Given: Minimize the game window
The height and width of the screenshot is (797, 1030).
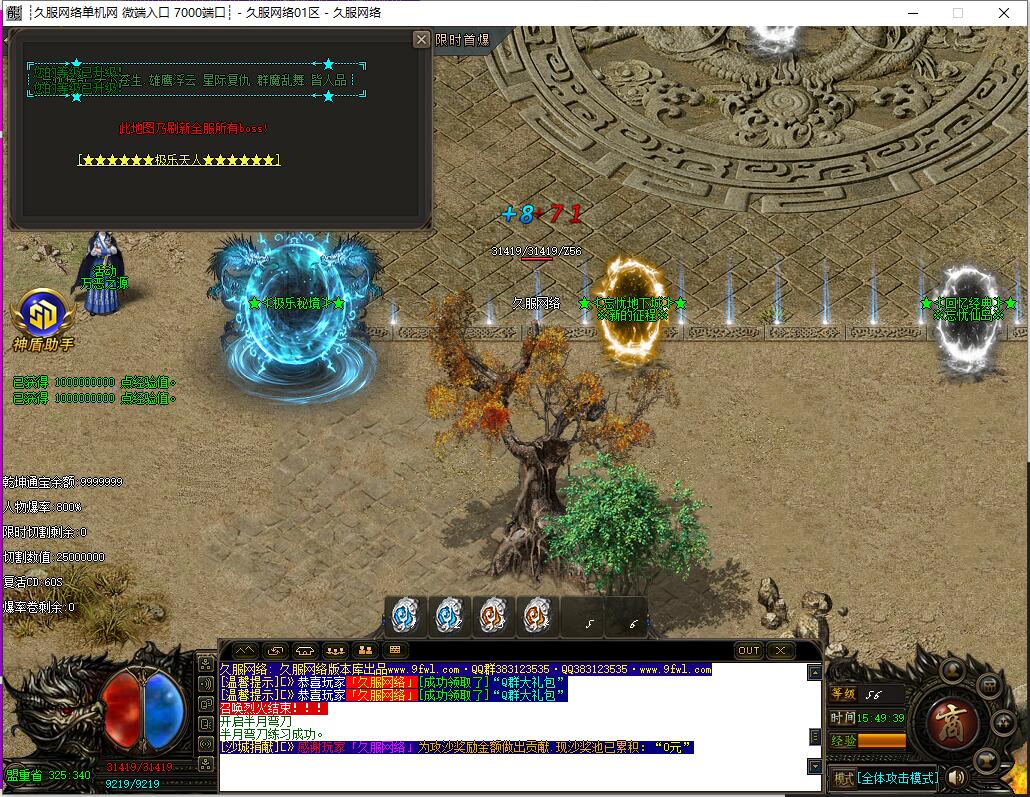Looking at the screenshot, I should click(912, 13).
